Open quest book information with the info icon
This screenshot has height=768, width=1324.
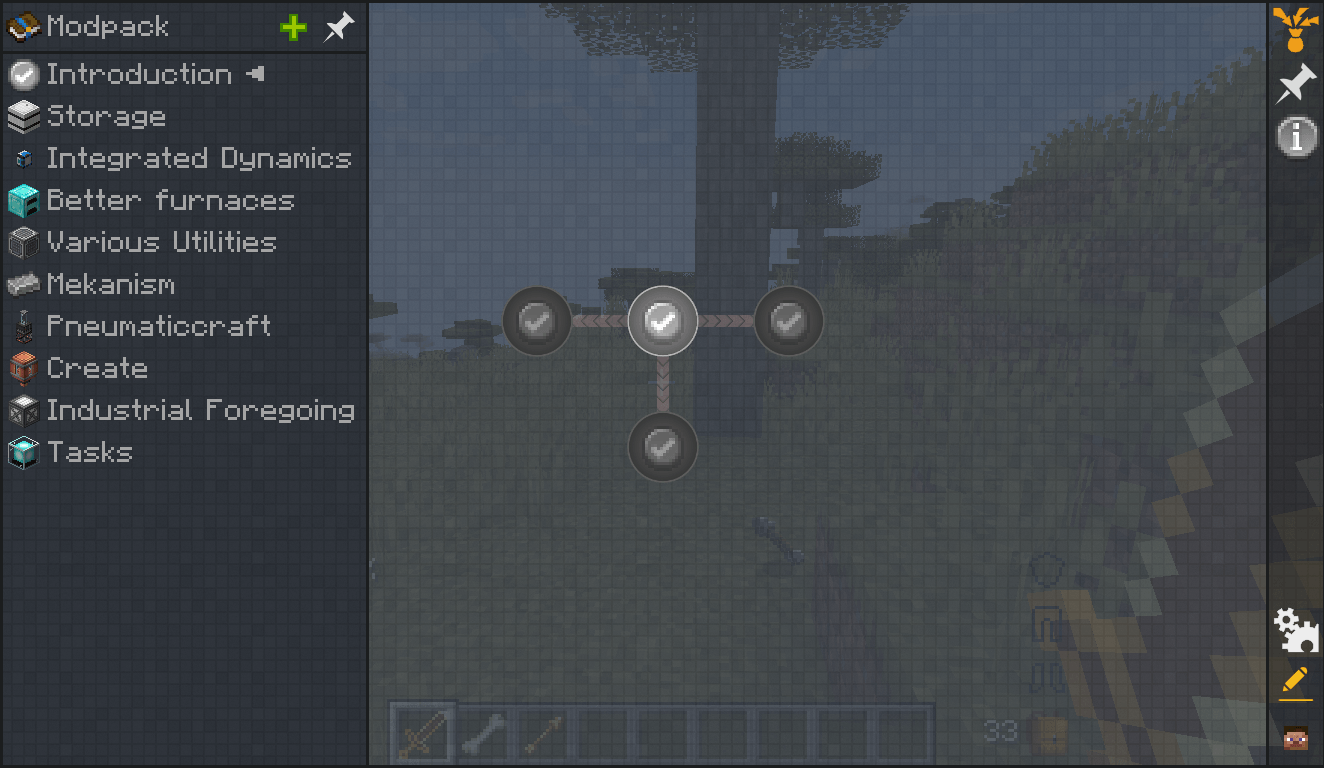point(1296,137)
